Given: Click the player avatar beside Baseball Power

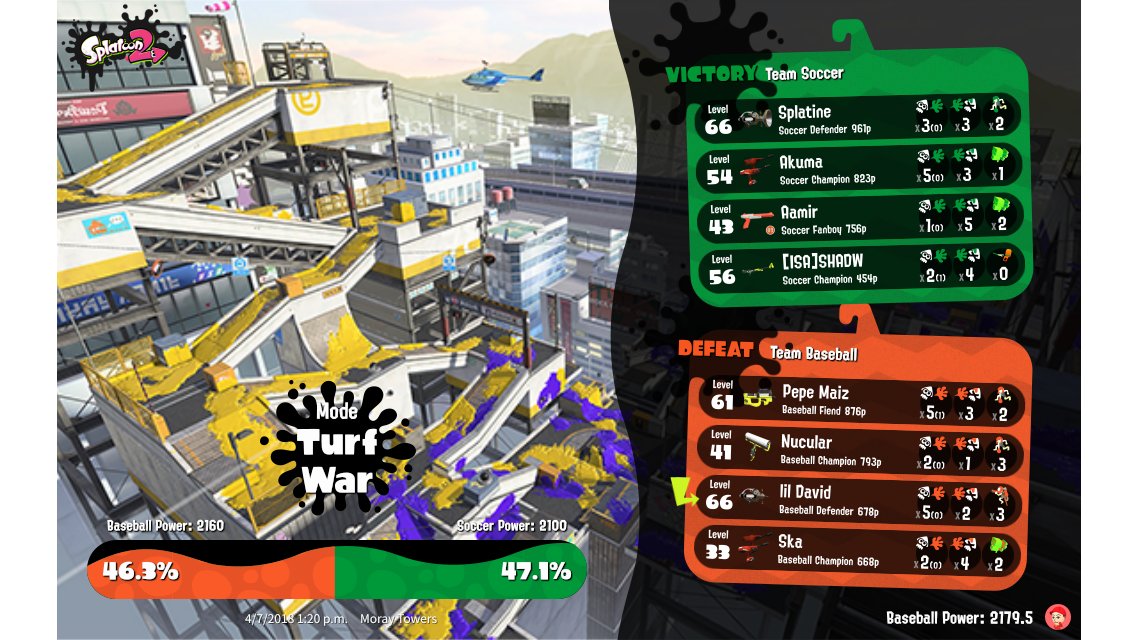Looking at the screenshot, I should click(x=1056, y=616).
